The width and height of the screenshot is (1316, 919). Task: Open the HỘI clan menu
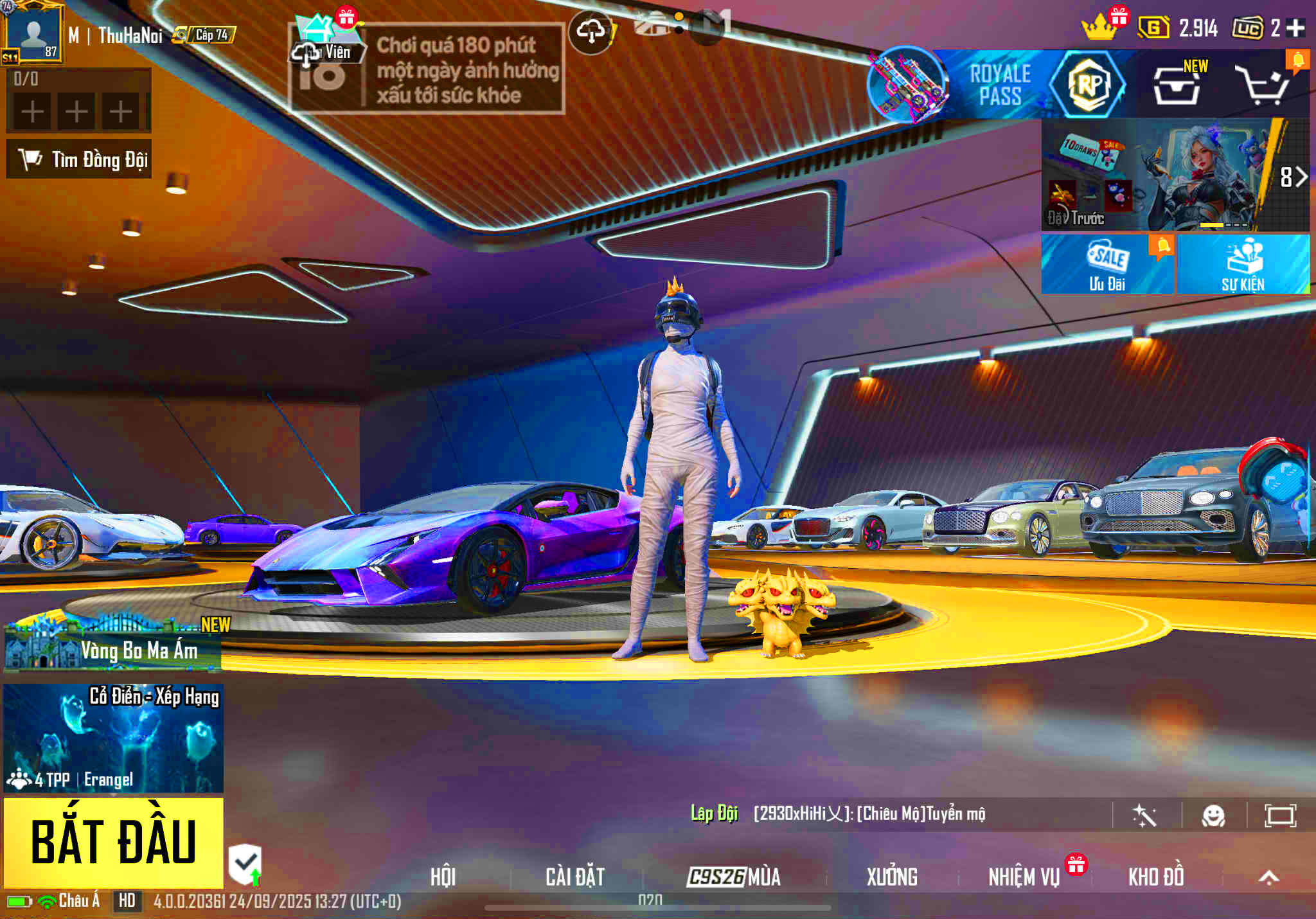(443, 877)
